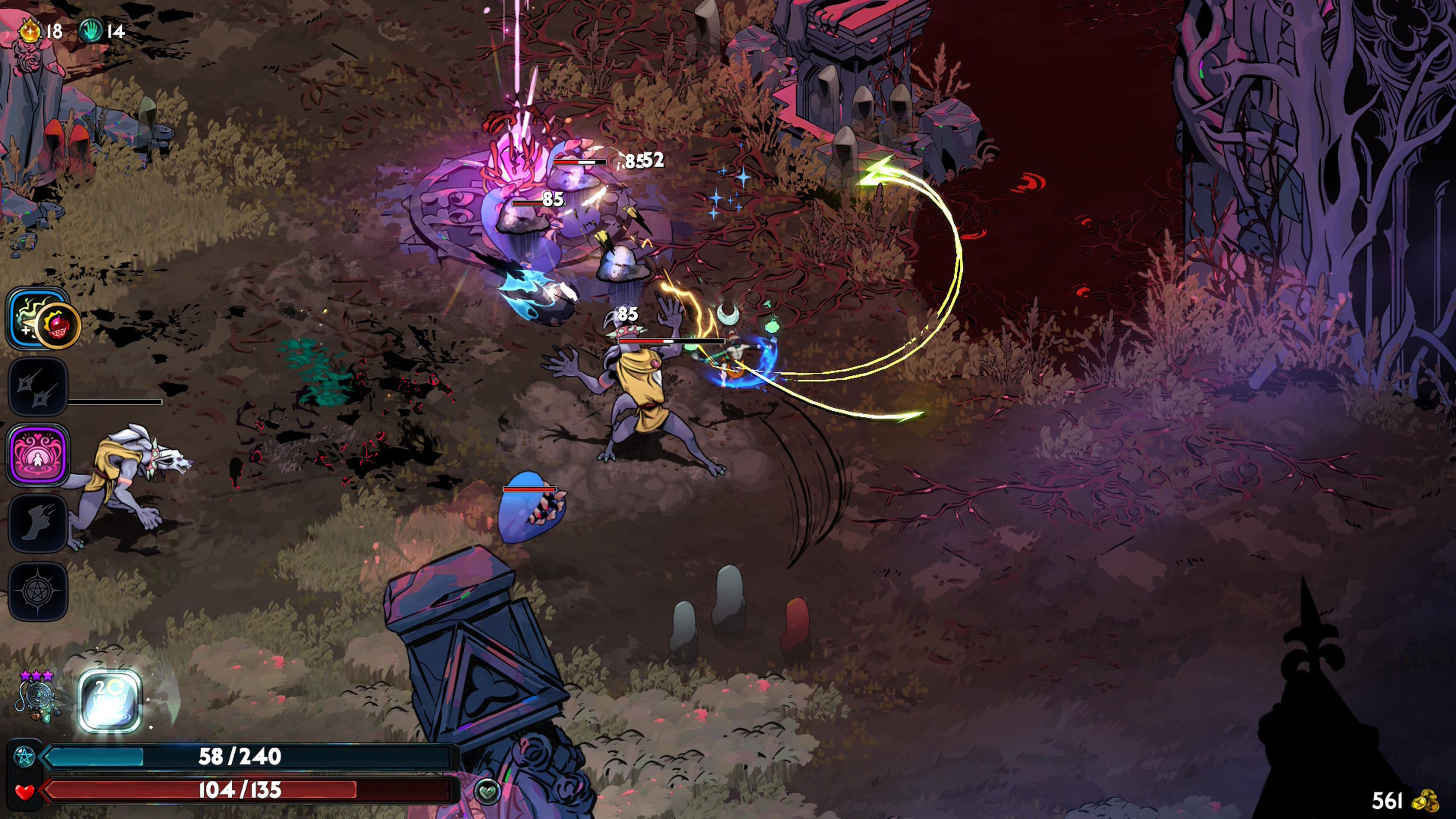This screenshot has height=819, width=1456.
Task: Click the teal hand resource icon
Action: click(91, 30)
